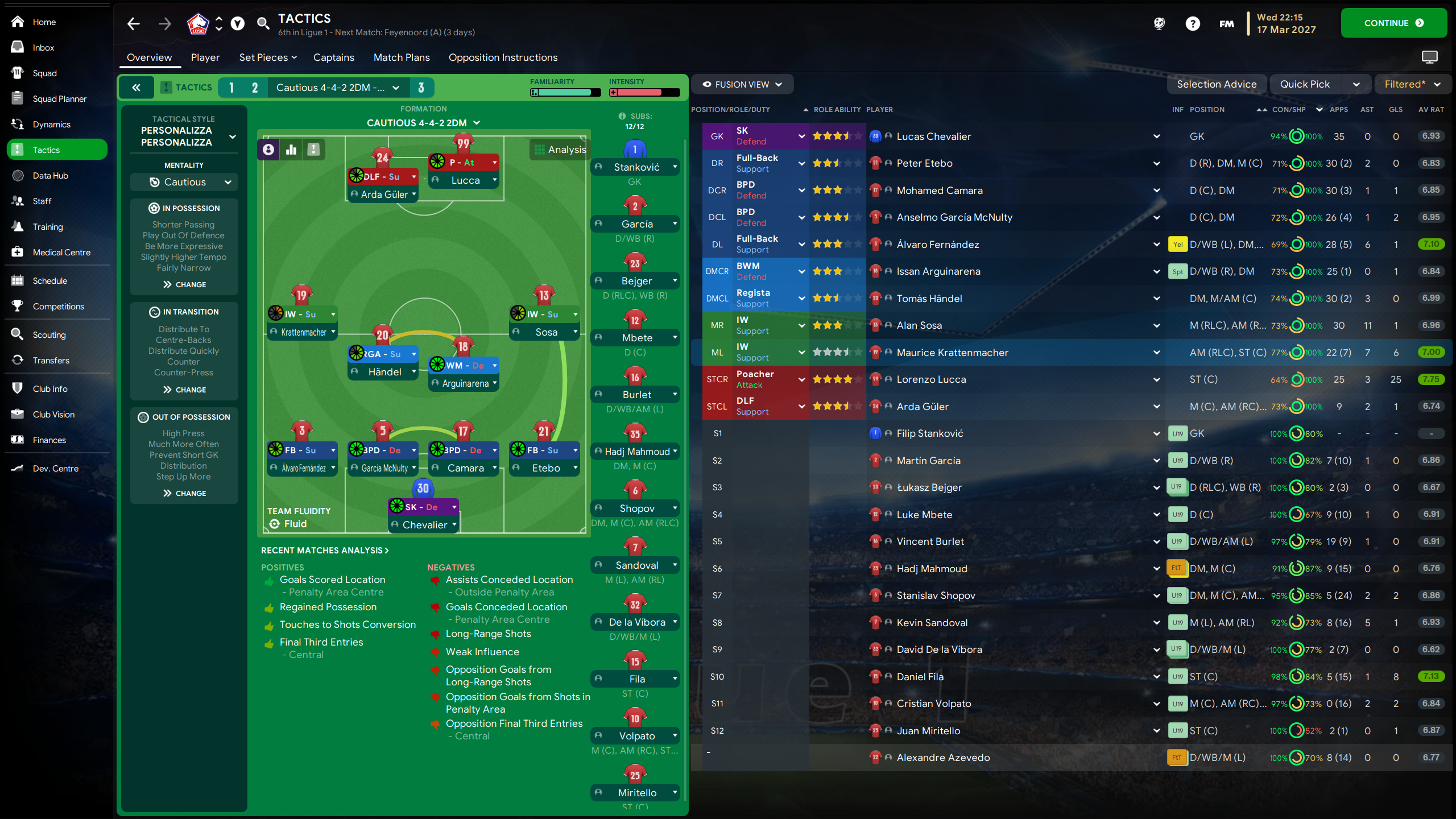Toggle Fusion View above the squad list
The height and width of the screenshot is (819, 1456).
(742, 84)
